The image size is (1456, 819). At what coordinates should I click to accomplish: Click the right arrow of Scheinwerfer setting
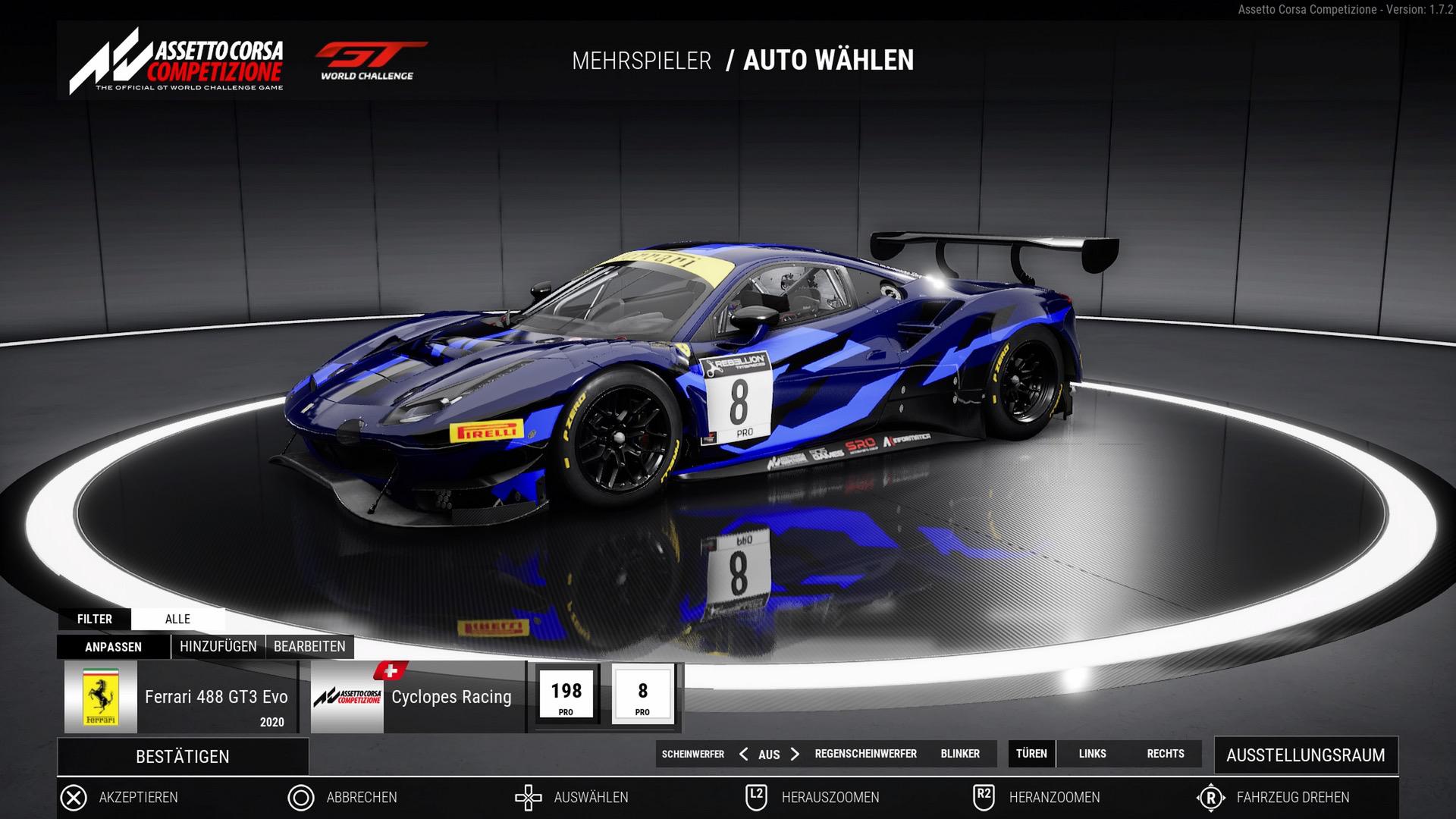(795, 754)
